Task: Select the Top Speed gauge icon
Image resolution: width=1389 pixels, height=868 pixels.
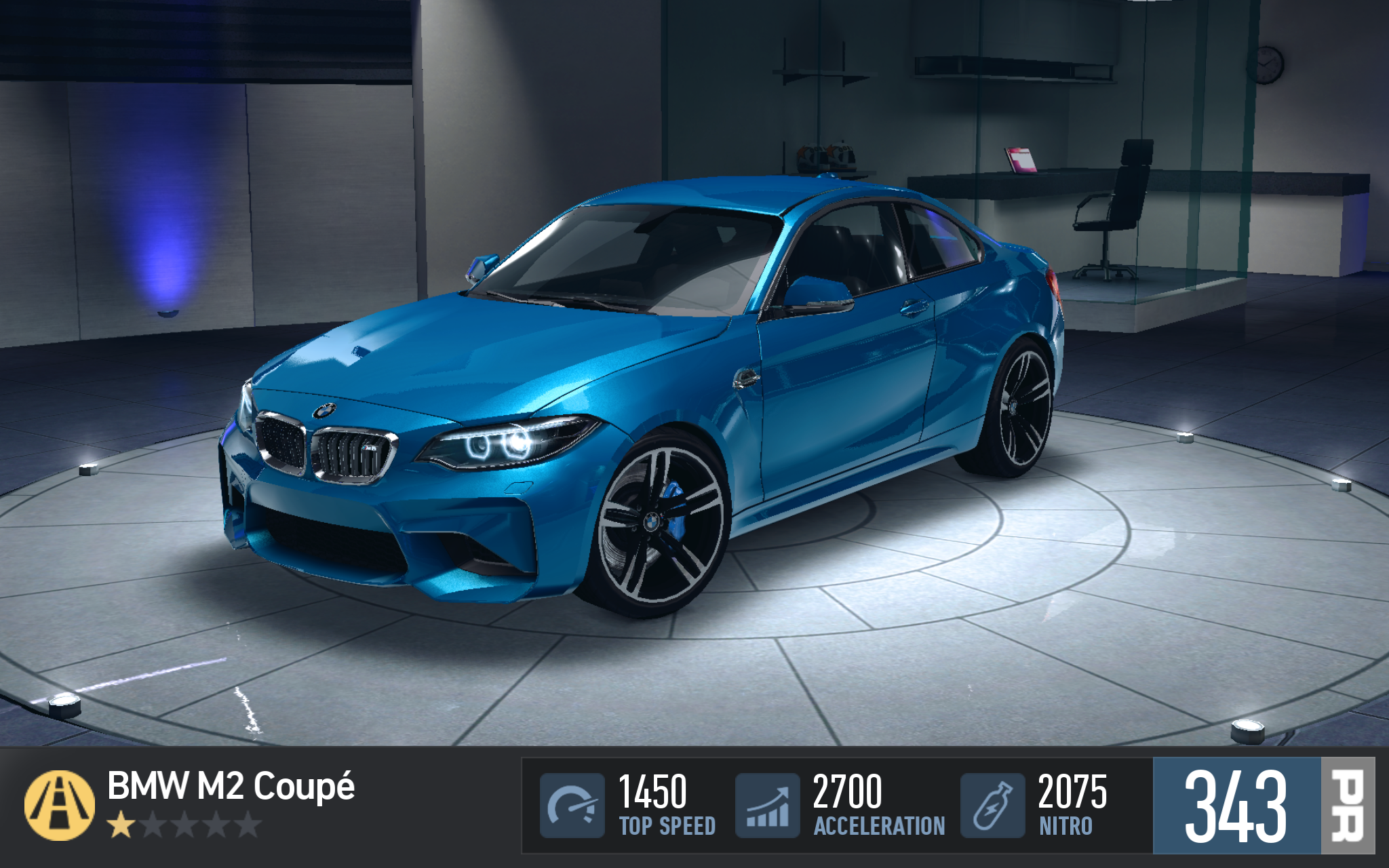Action: coord(572,805)
